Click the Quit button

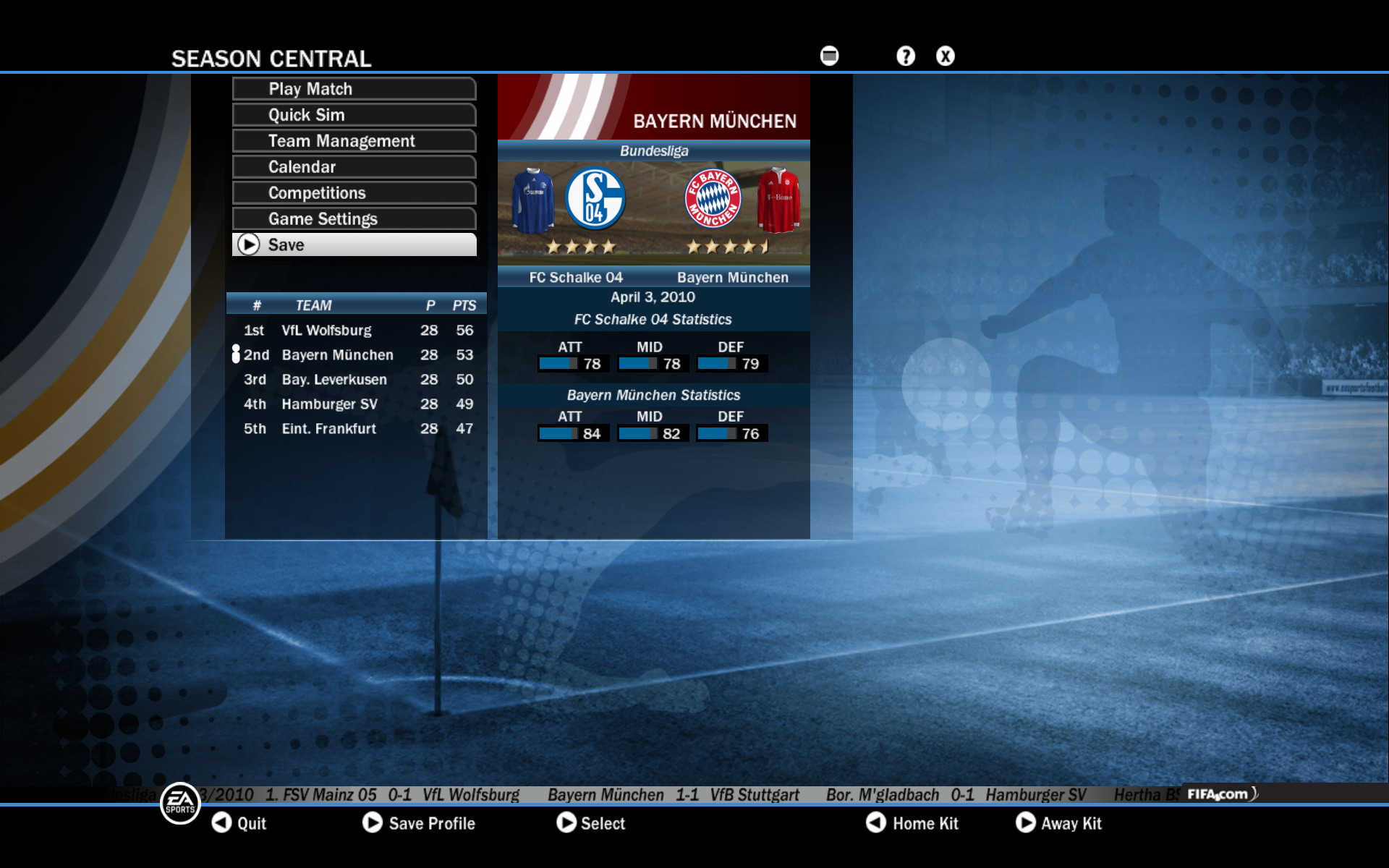239,823
